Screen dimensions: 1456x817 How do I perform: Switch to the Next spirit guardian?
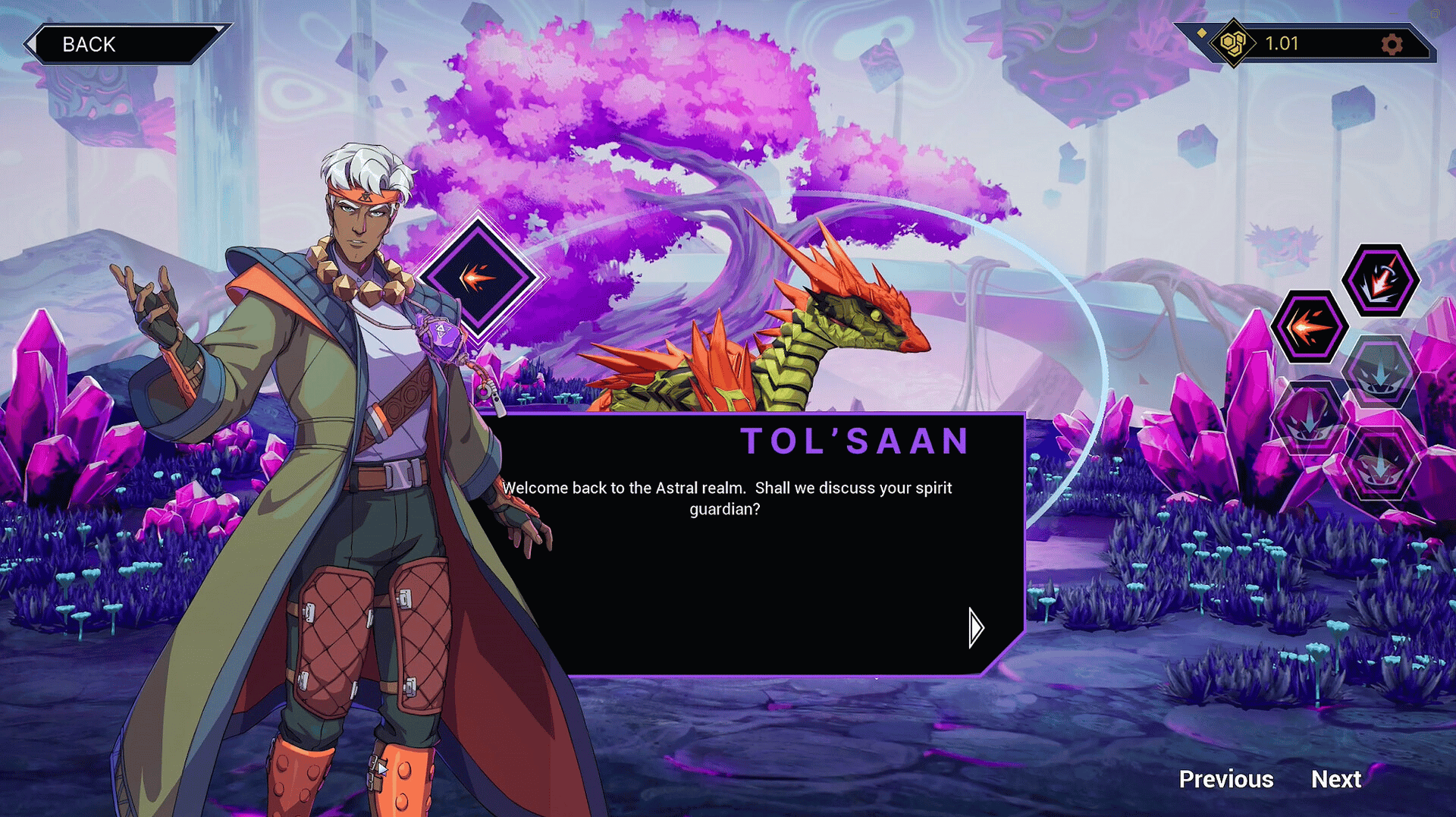(x=1336, y=779)
